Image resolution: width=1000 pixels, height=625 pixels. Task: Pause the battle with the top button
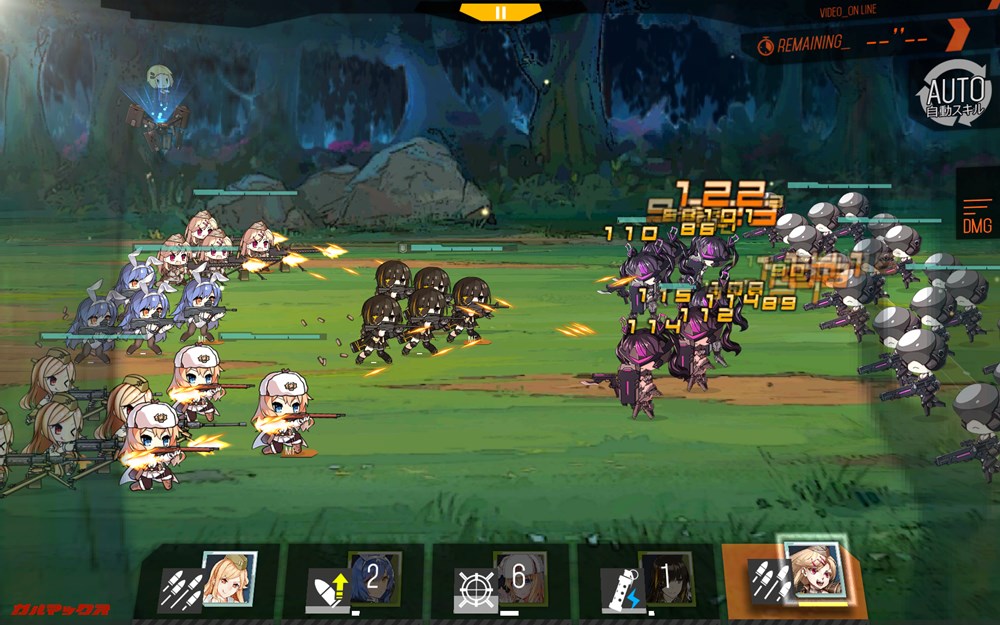500,12
